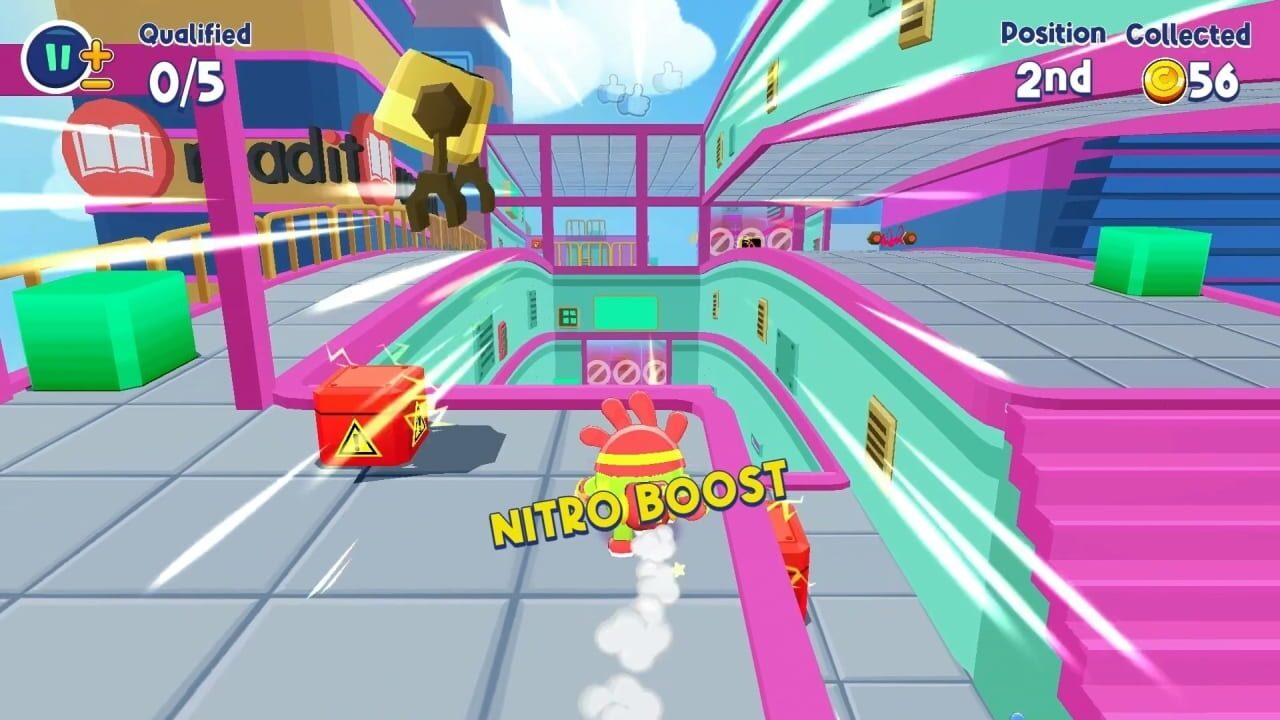Viewport: 1280px width, 720px height.
Task: Click the red electrified crate on the left
Action: click(x=370, y=420)
